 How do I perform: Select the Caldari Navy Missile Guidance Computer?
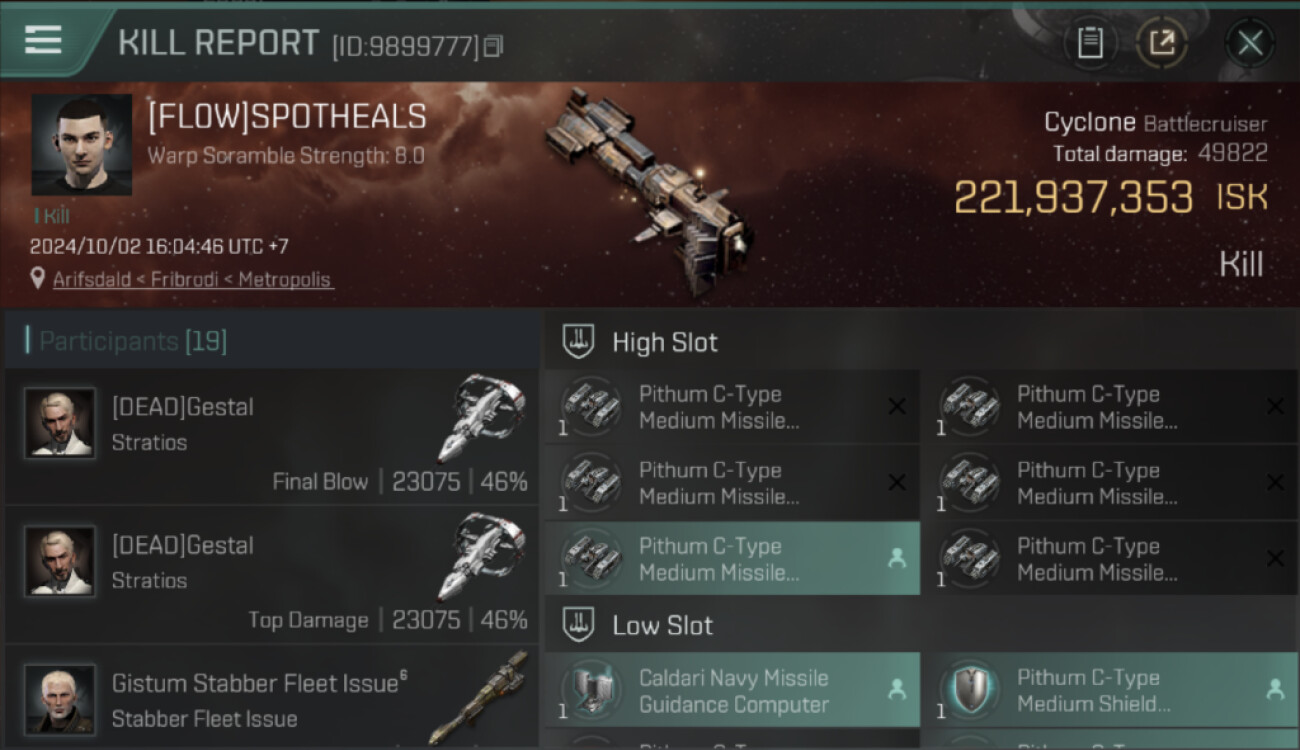[x=732, y=690]
